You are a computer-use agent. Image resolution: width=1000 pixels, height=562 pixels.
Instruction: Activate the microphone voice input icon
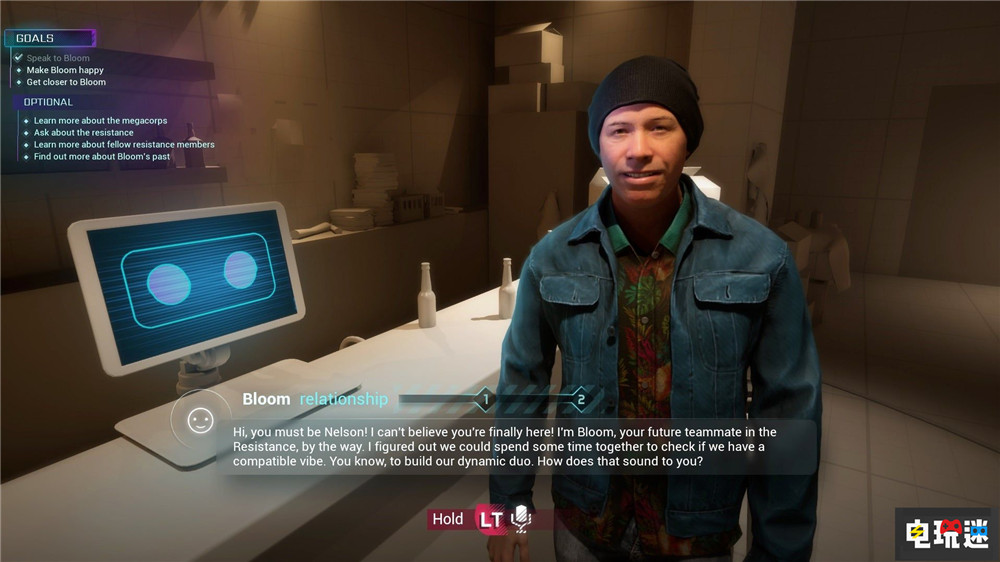520,518
